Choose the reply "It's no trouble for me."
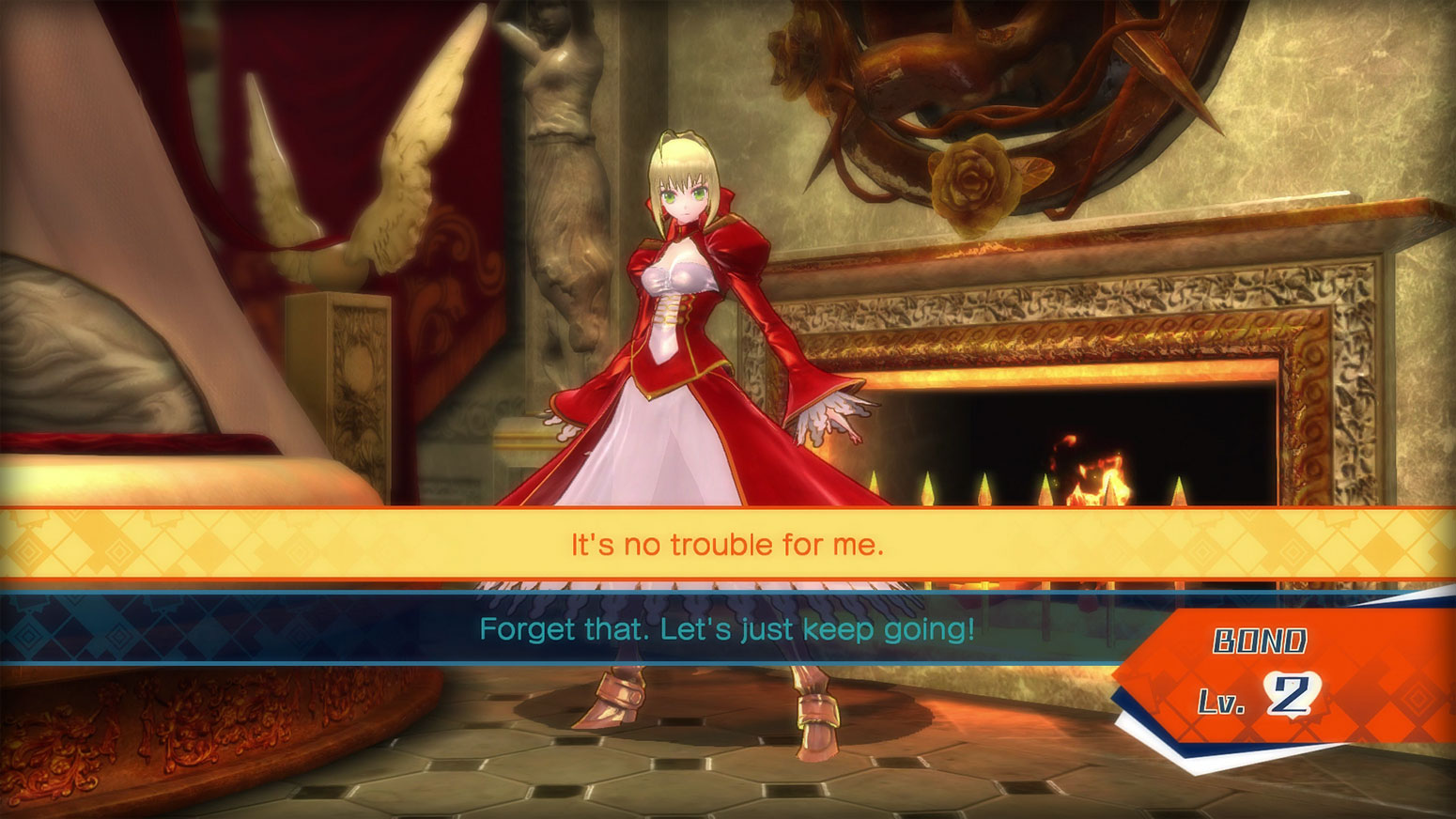Screen dimensions: 1456x819 pyautogui.click(x=727, y=545)
